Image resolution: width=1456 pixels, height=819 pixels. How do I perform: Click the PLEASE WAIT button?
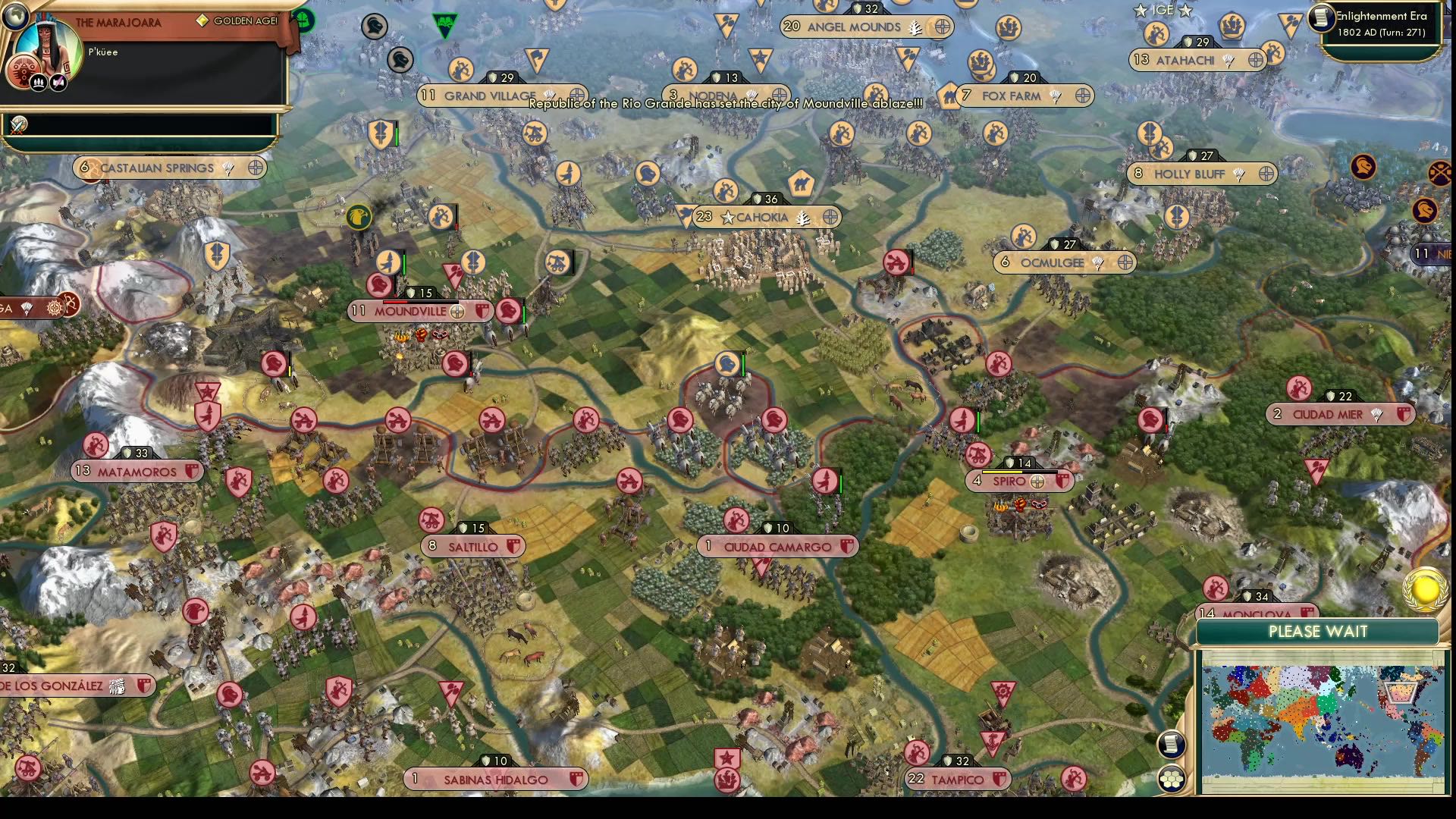1318,632
